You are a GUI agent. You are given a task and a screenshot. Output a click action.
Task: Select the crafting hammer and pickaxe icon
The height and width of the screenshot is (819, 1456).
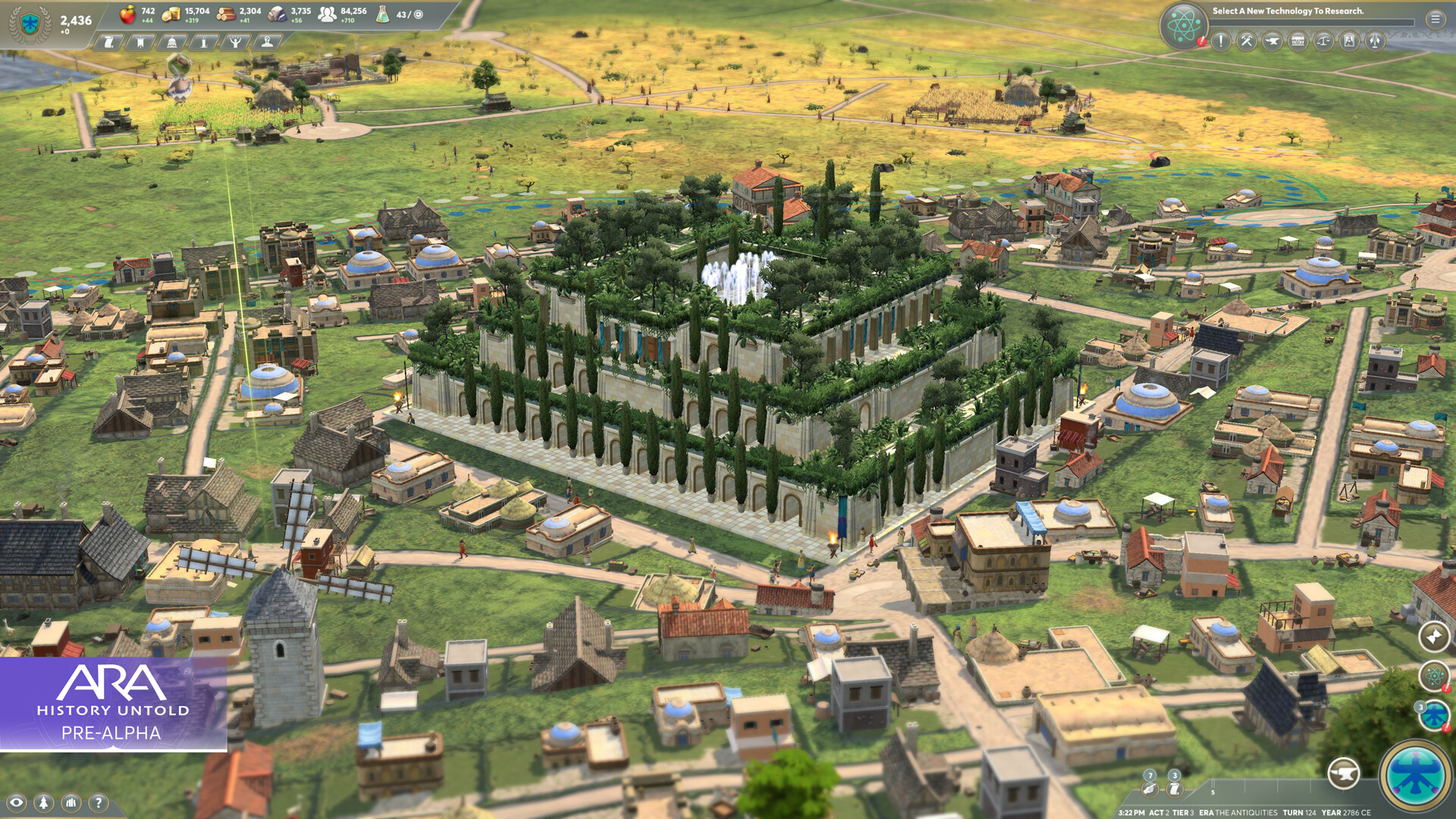point(1245,41)
